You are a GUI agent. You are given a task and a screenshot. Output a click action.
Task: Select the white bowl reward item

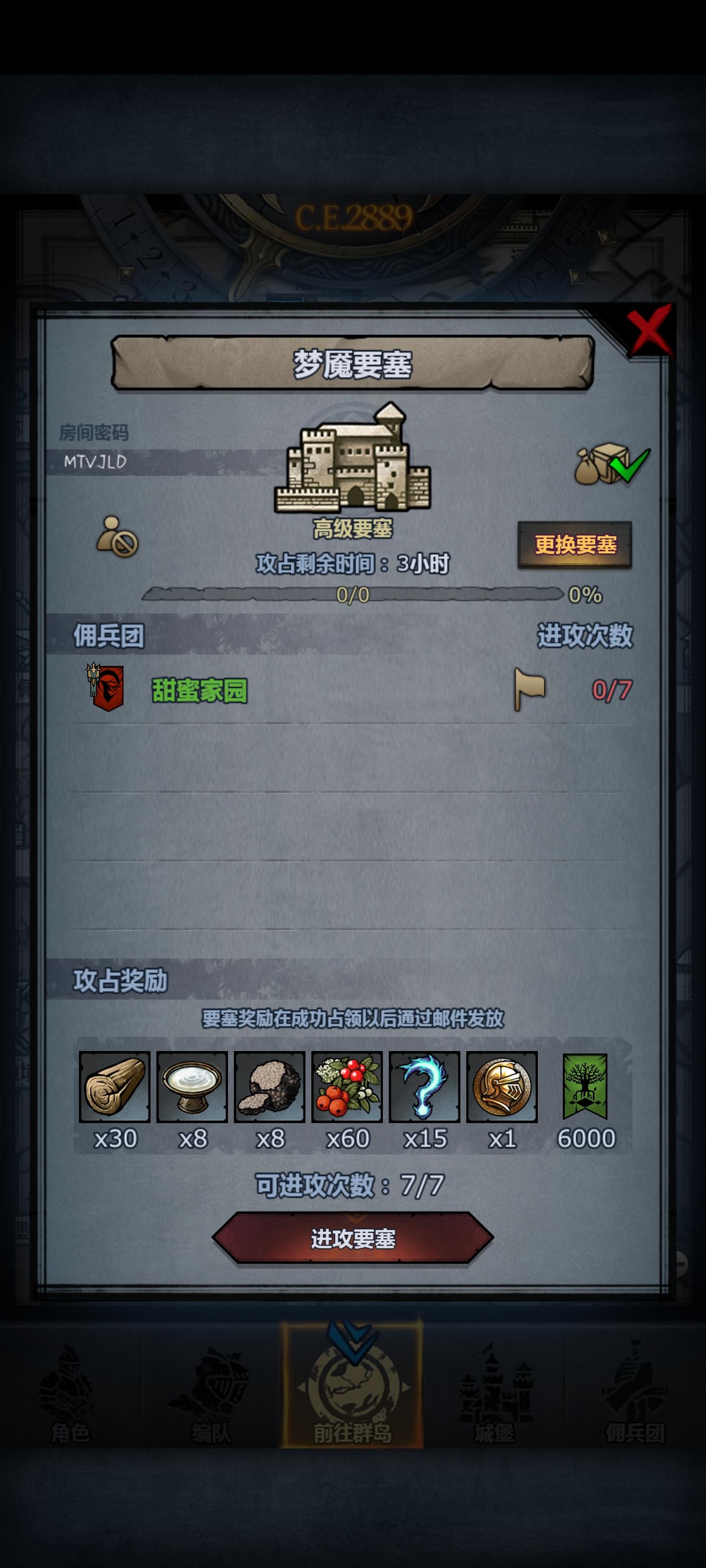[x=191, y=1087]
